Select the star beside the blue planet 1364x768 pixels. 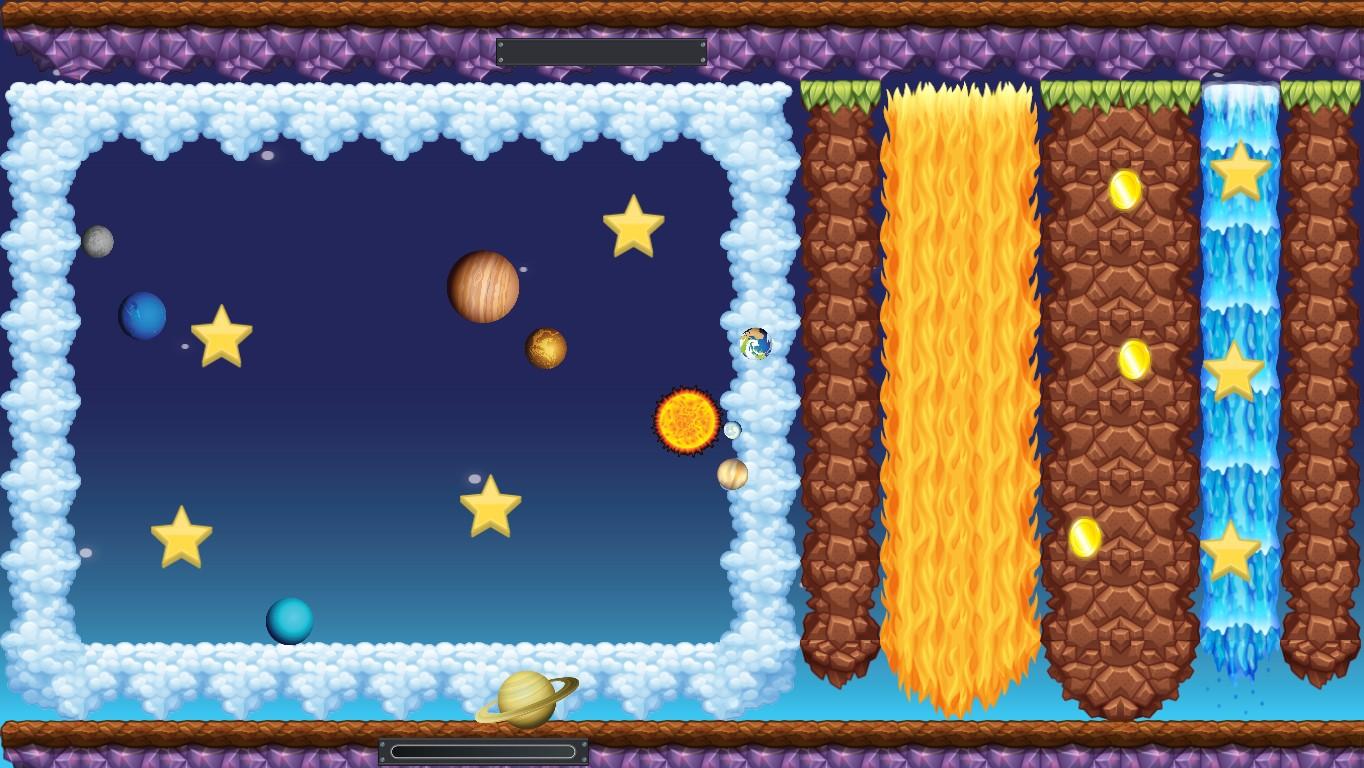pyautogui.click(x=220, y=337)
